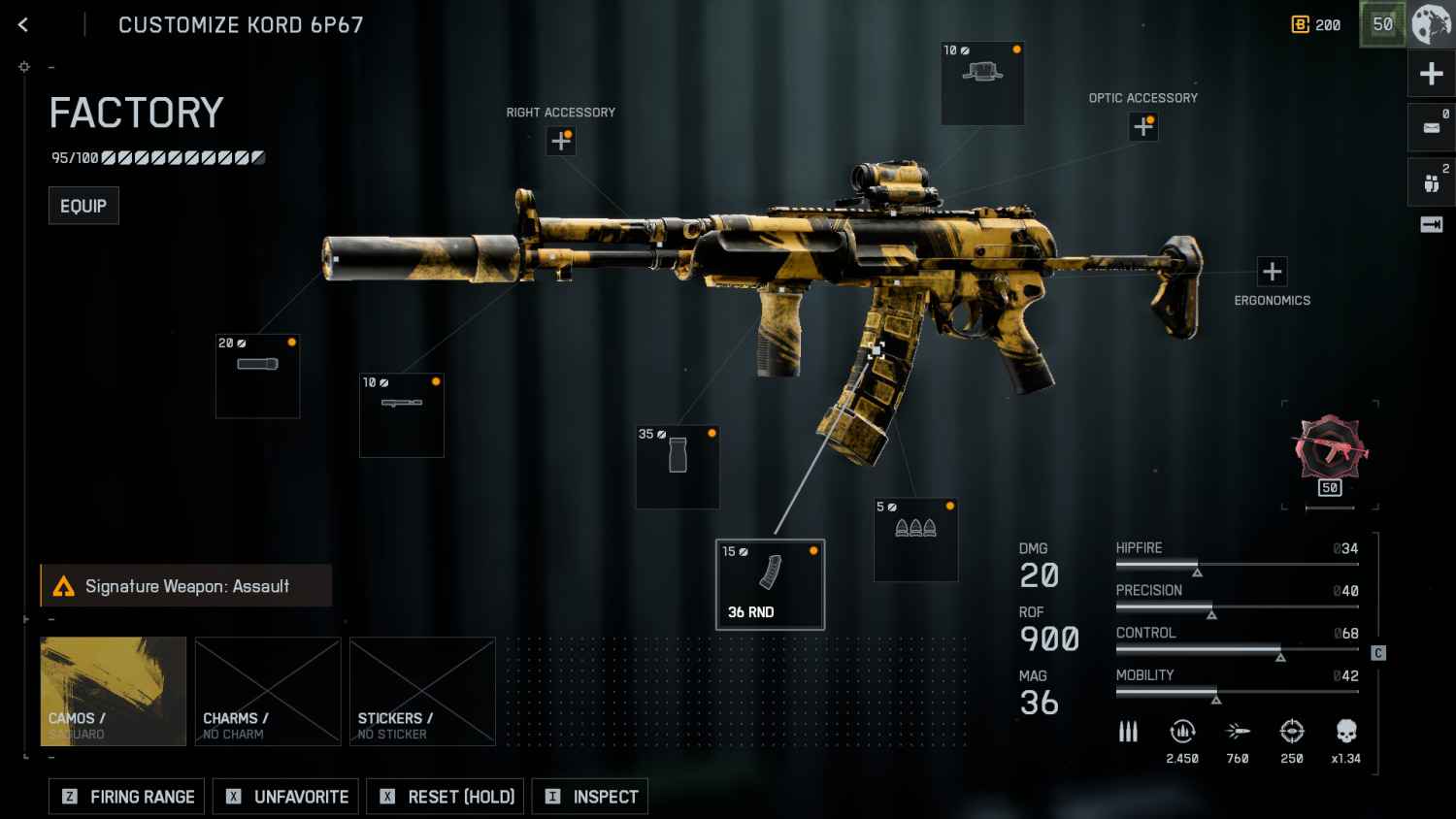This screenshot has height=819, width=1456.
Task: Click the exit/logout icon on right sidebar
Action: pos(1433,224)
